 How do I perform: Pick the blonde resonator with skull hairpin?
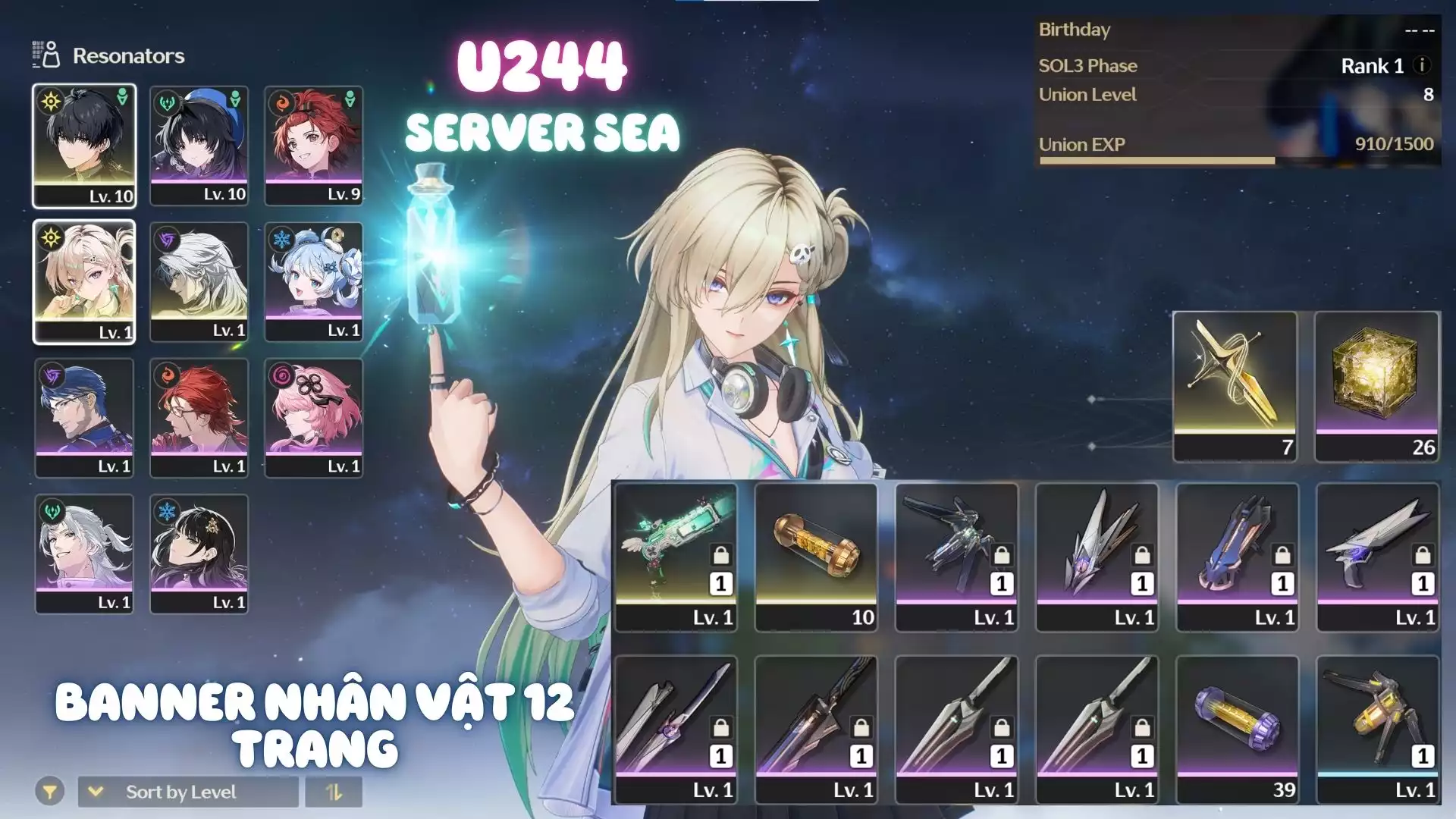coord(84,281)
